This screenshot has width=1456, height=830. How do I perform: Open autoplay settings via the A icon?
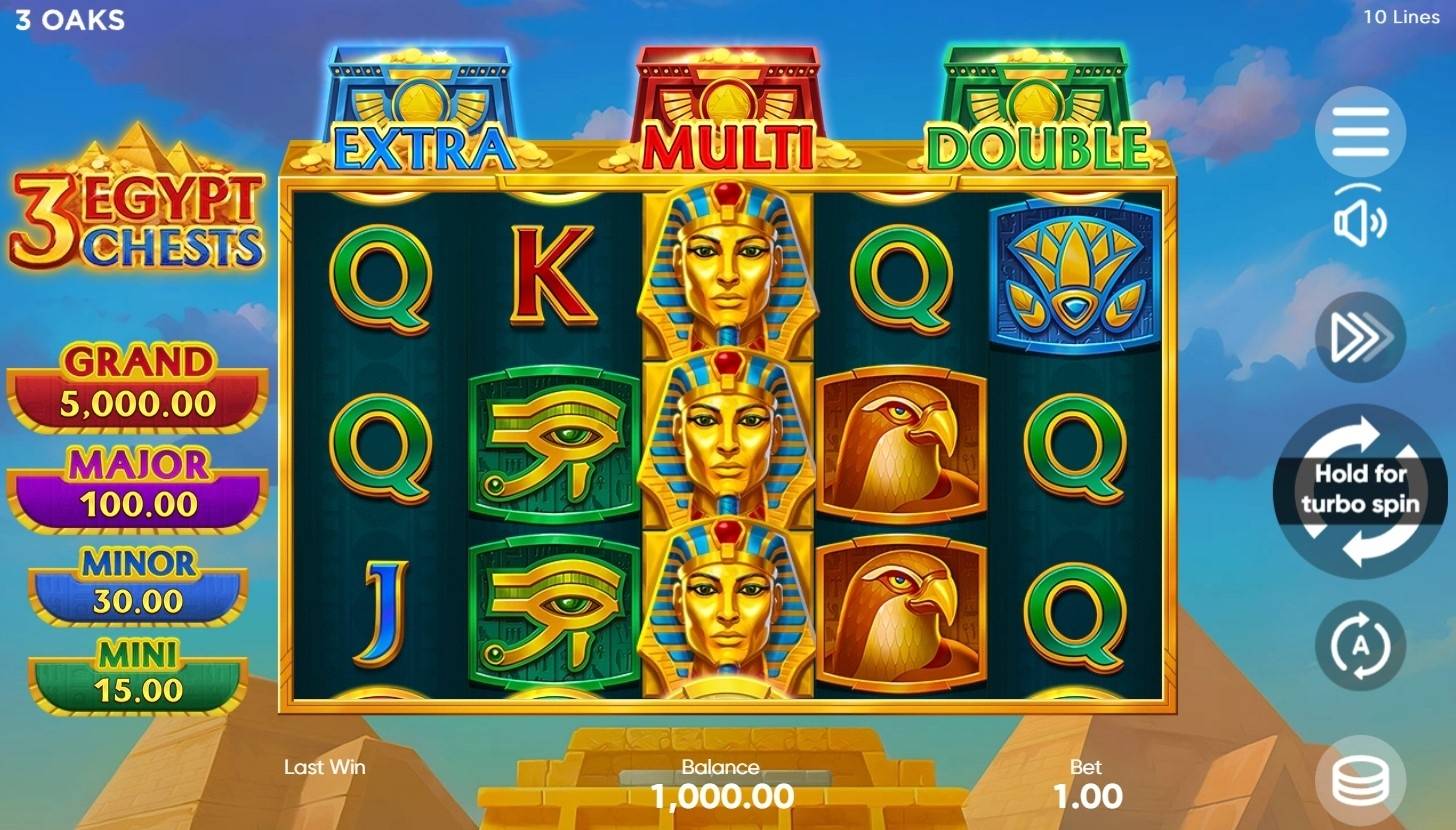[1359, 645]
